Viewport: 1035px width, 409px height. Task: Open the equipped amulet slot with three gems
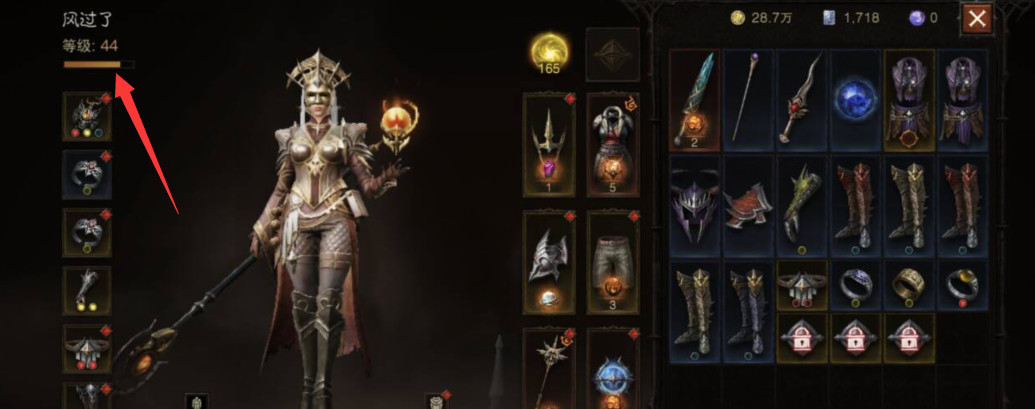pyautogui.click(x=87, y=117)
